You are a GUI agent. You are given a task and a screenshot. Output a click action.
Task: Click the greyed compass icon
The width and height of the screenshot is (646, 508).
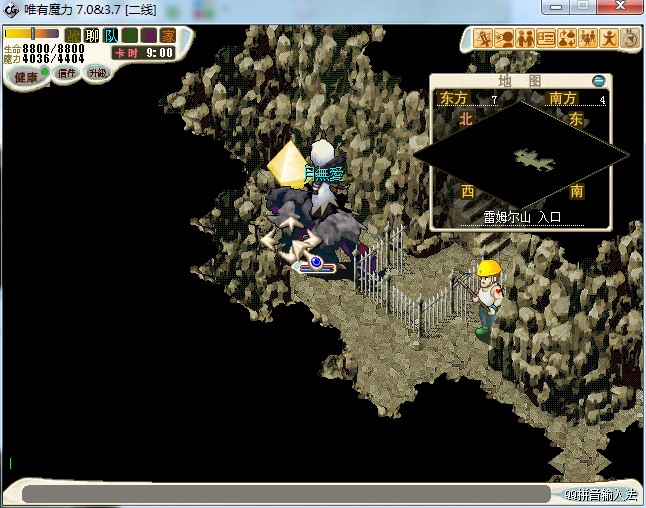pos(630,39)
